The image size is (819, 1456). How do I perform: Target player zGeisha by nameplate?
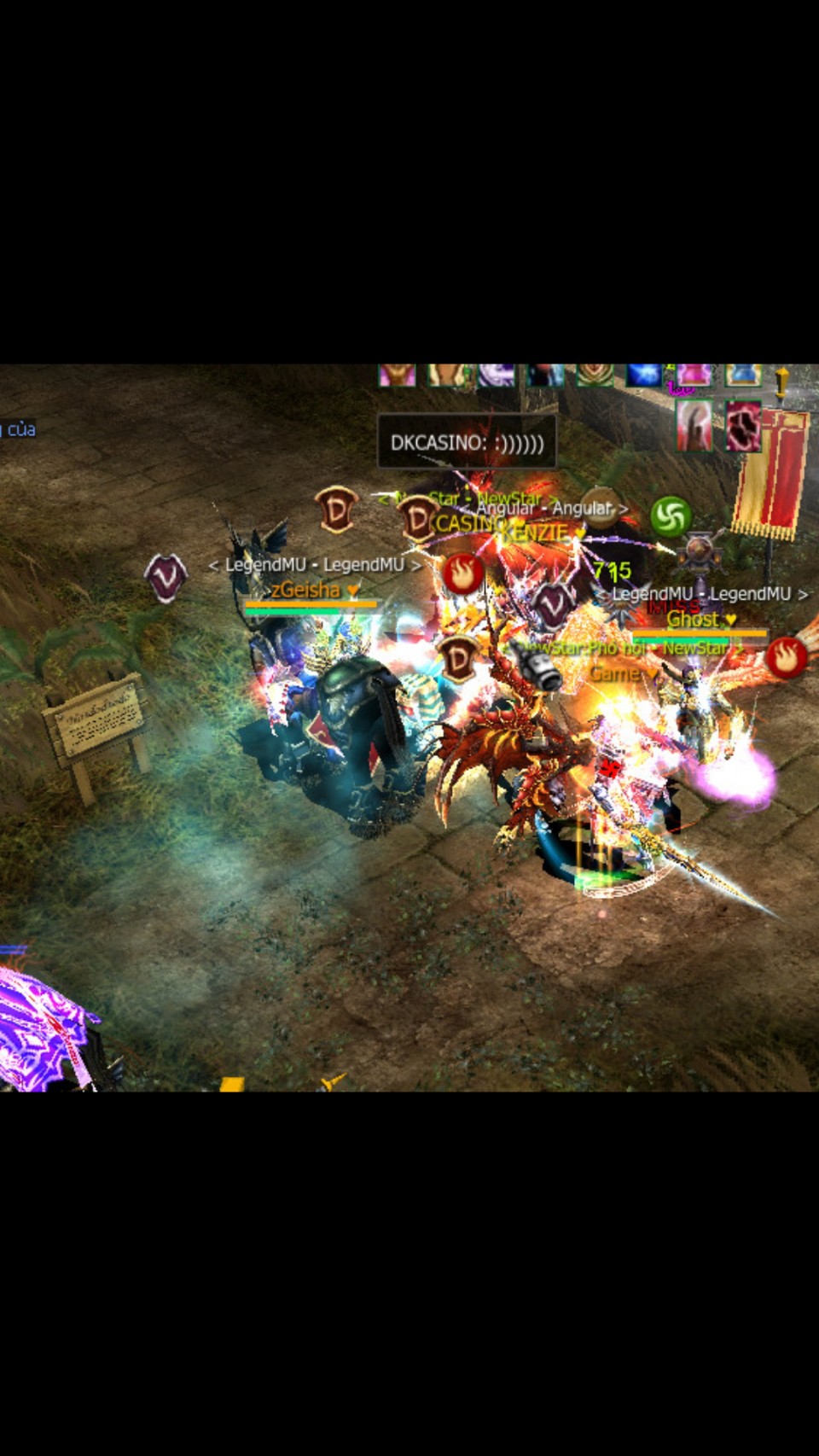[306, 590]
